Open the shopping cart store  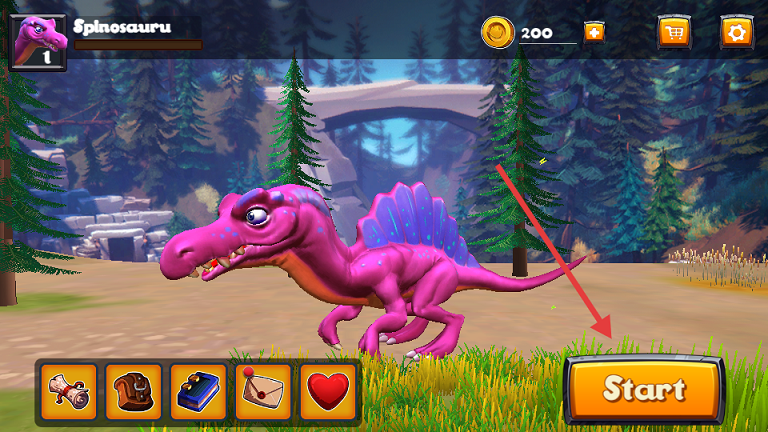point(674,32)
